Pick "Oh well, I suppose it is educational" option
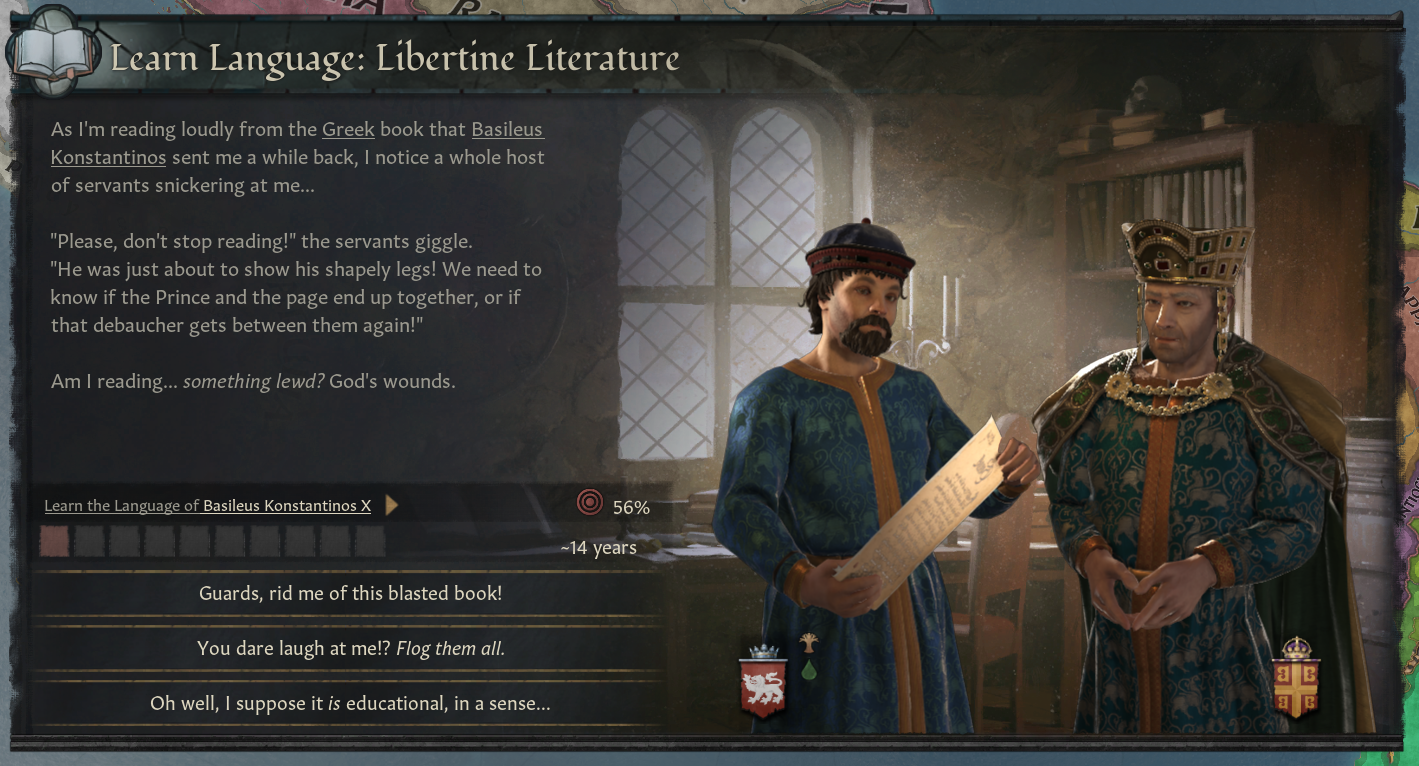Screen dimensions: 1419x766 pyautogui.click(x=350, y=703)
